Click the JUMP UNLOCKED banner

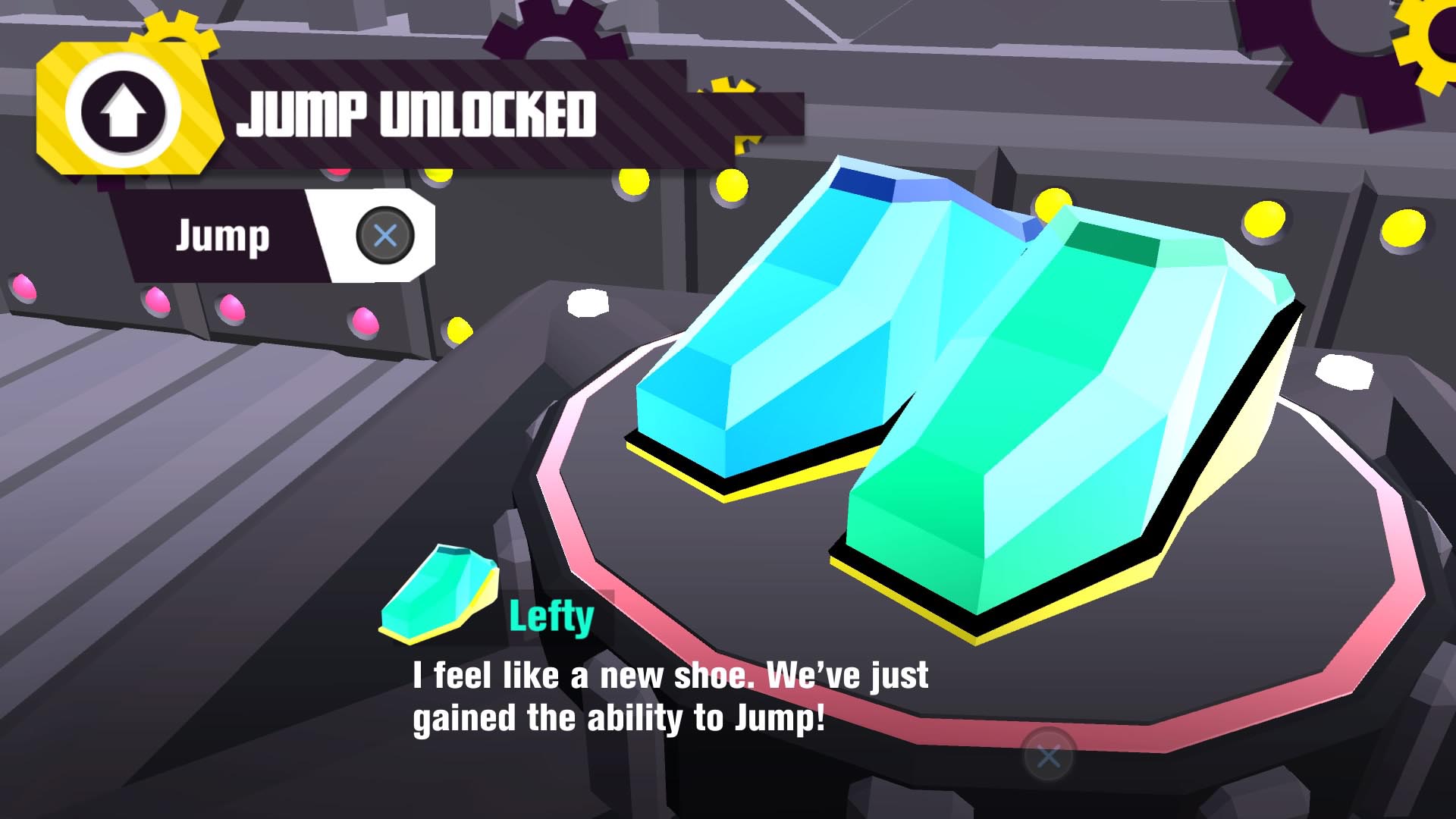click(417, 114)
